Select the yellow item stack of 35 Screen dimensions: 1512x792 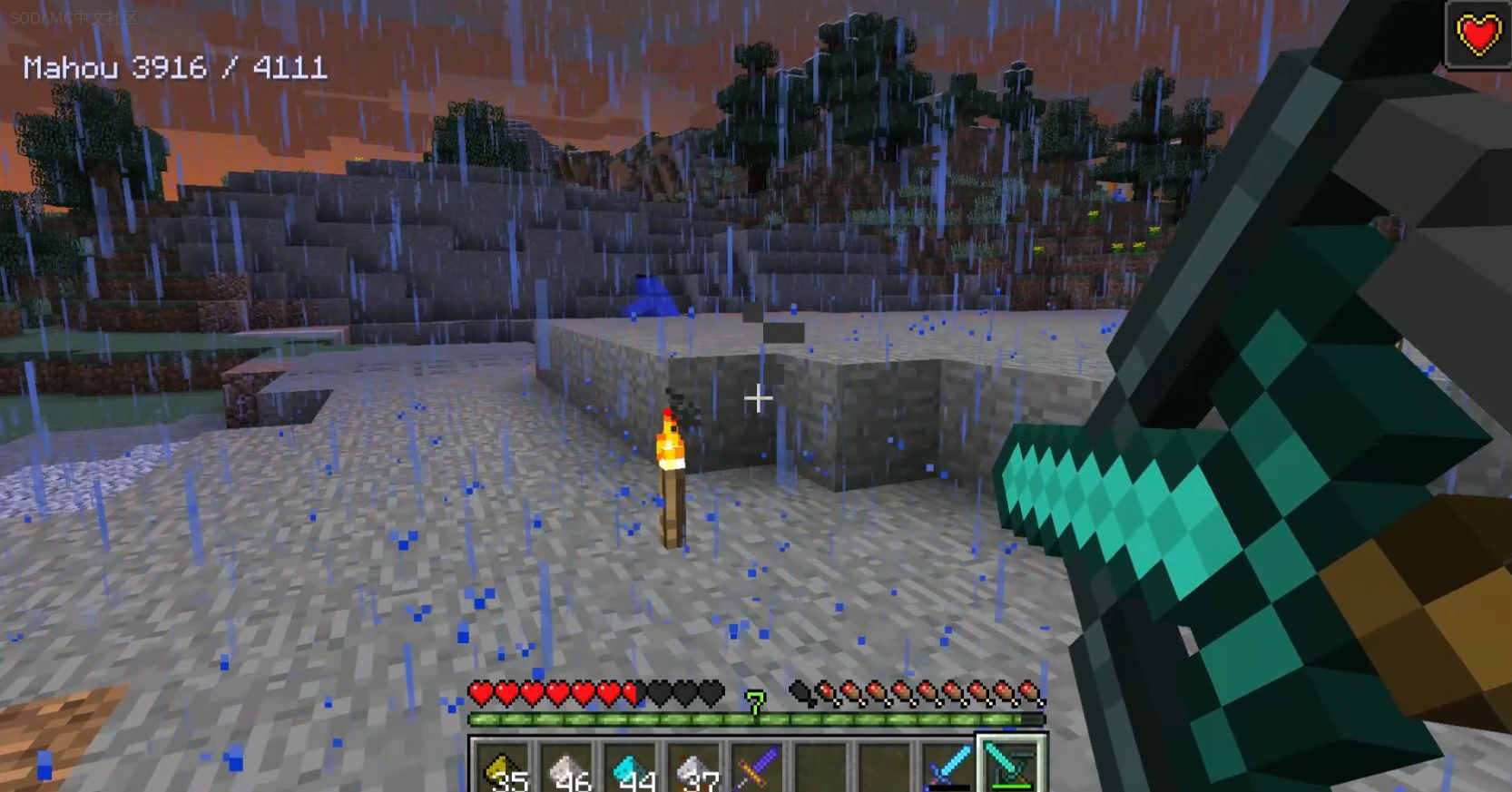(x=505, y=768)
